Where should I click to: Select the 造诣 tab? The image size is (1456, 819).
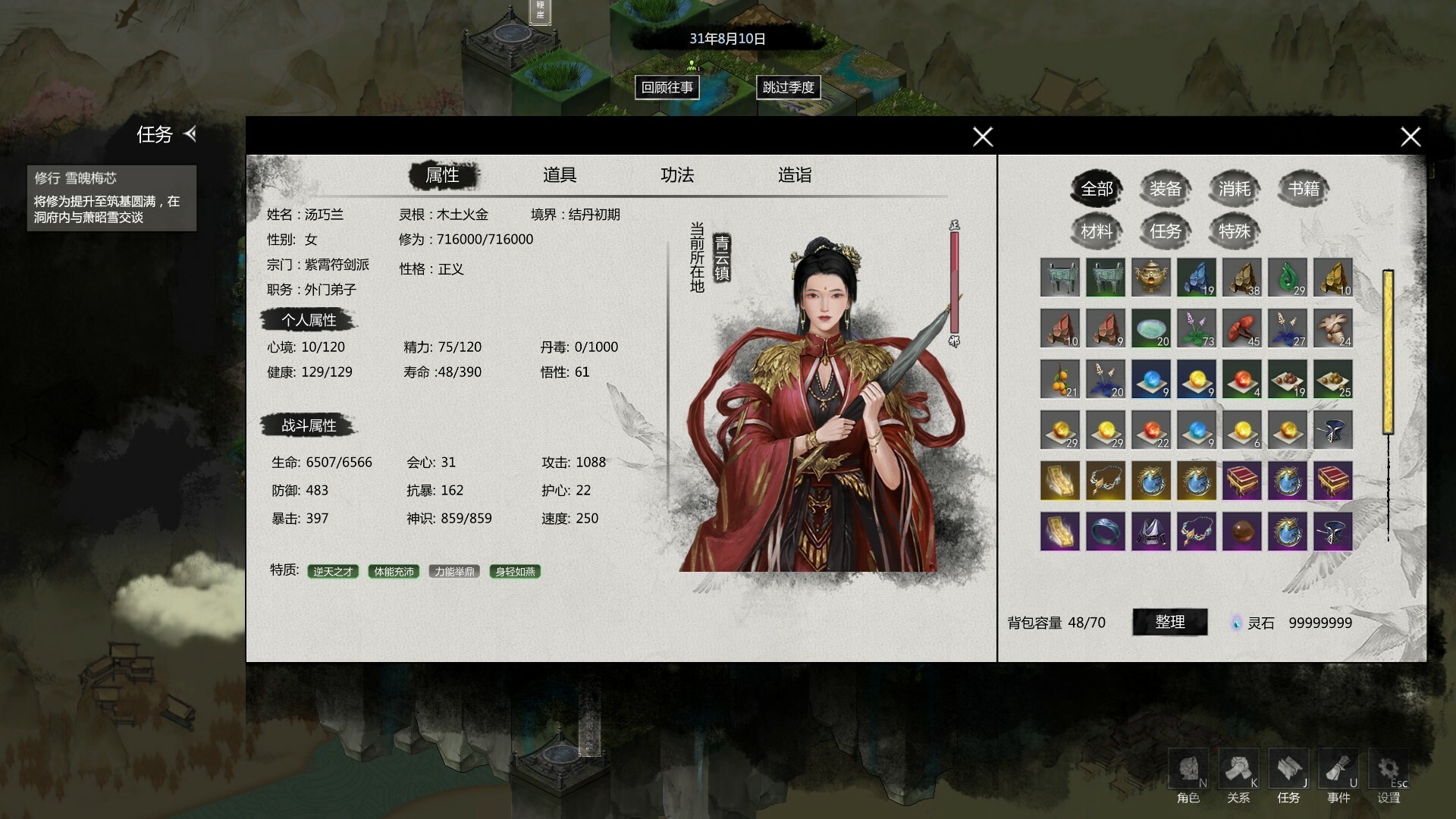[794, 175]
